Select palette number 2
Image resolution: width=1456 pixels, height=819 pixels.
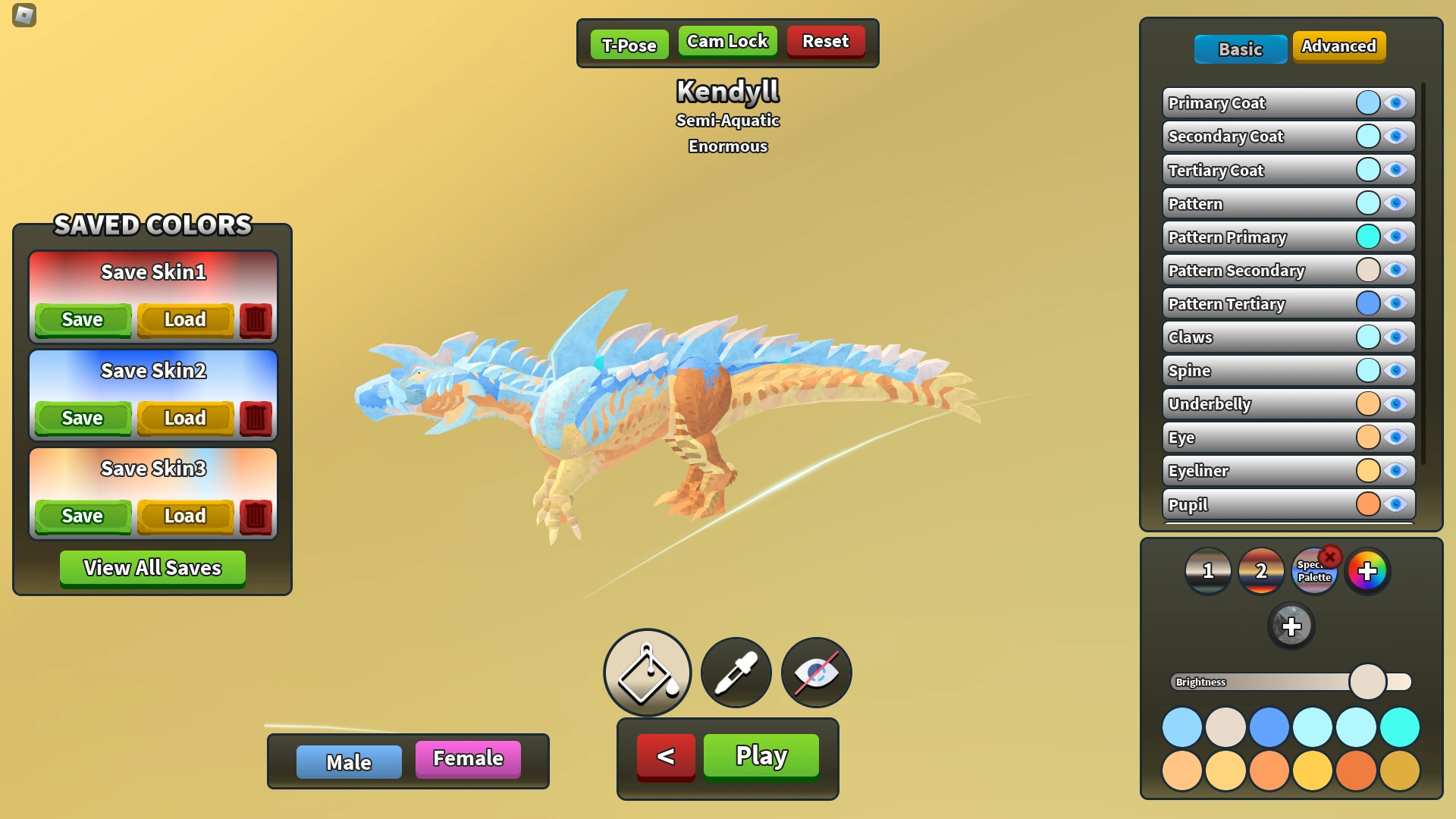pyautogui.click(x=1261, y=571)
